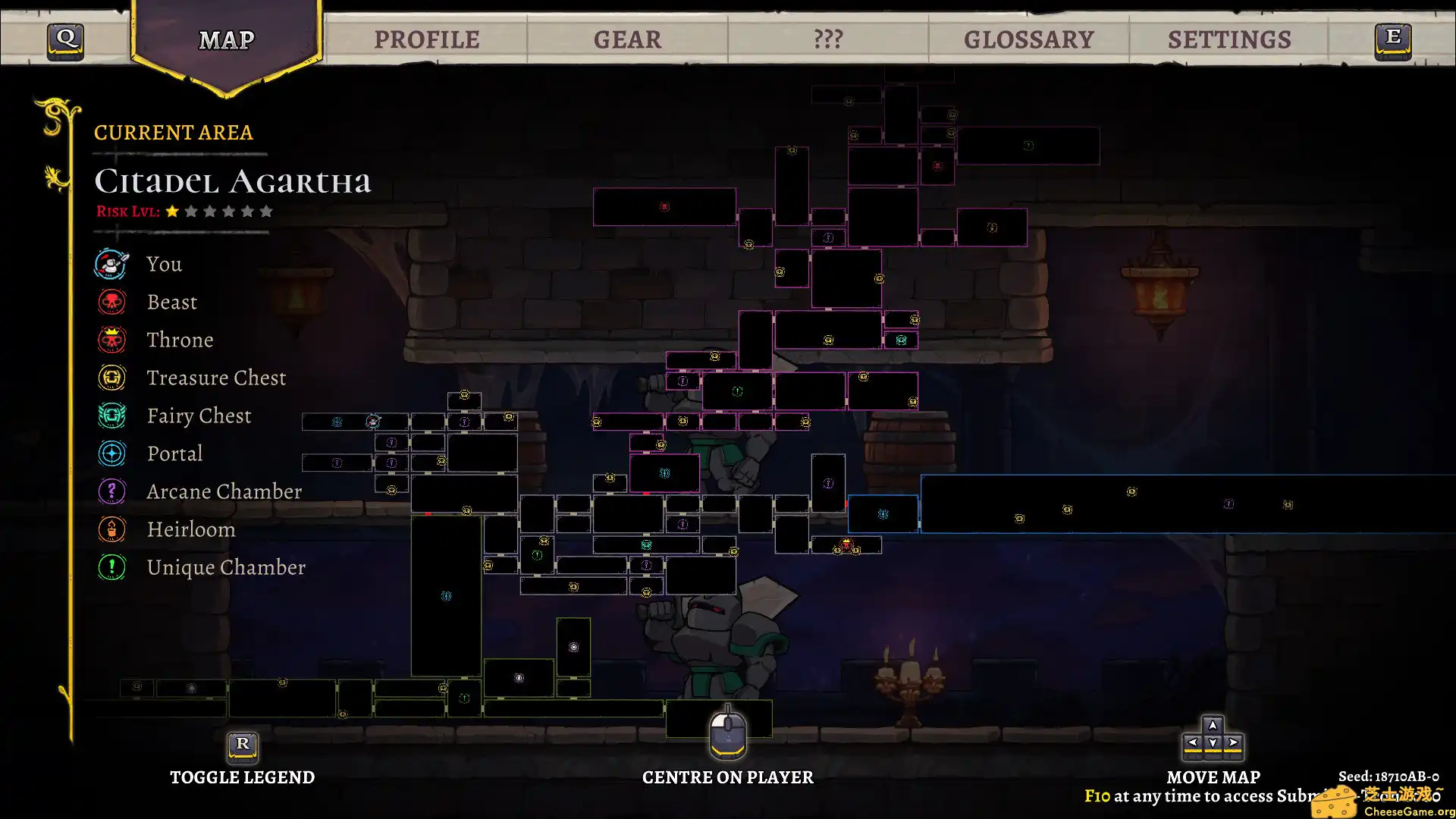Select the Portal legend icon
Viewport: 1456px width, 819px height.
[111, 453]
